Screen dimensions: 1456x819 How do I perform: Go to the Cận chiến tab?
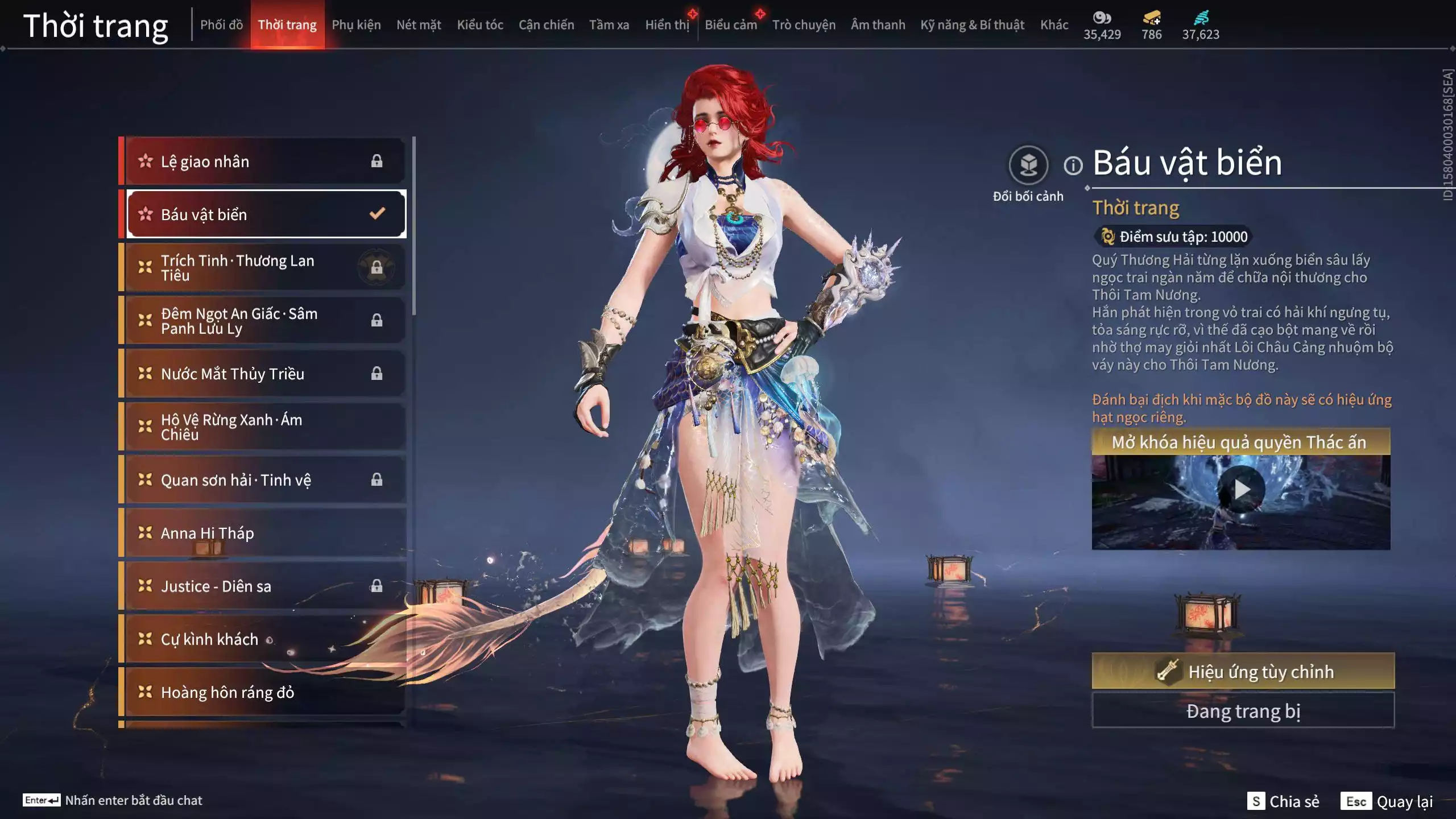click(546, 24)
